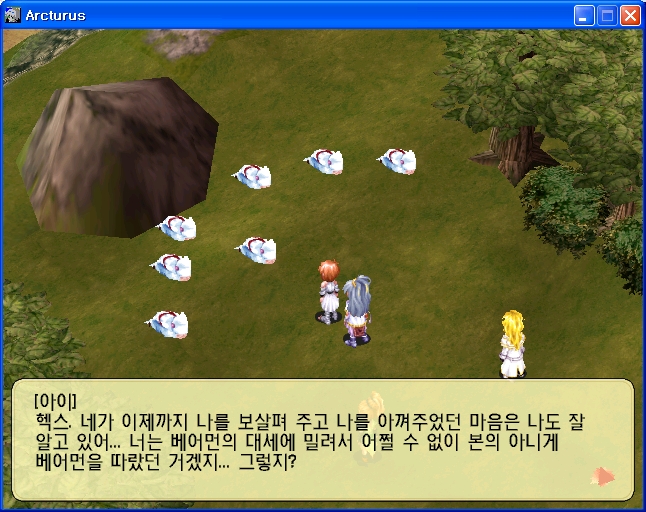Advance dialogue with the red arrow
Image resolution: width=646 pixels, height=512 pixels.
click(x=603, y=476)
